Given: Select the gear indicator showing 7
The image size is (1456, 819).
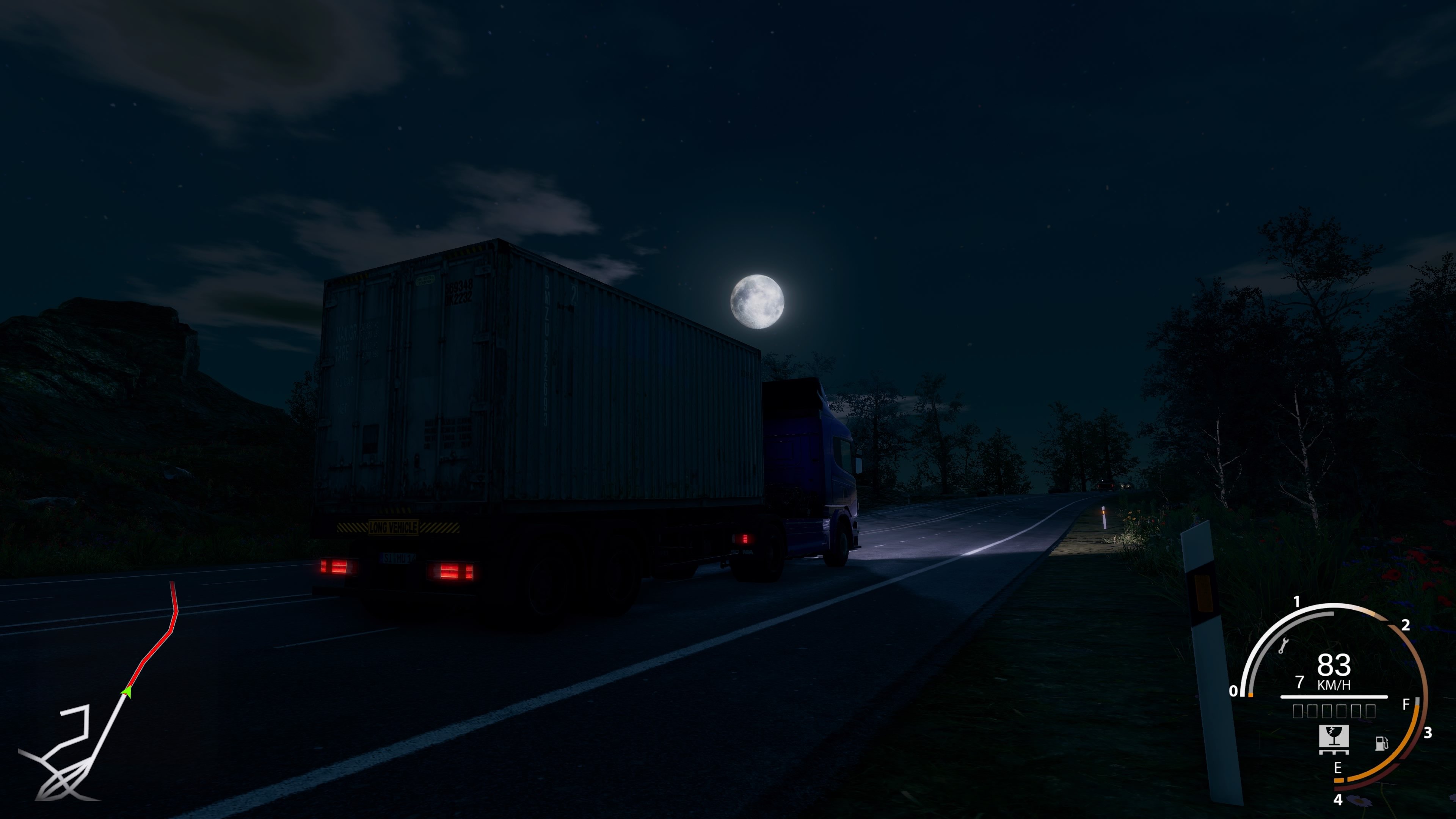Looking at the screenshot, I should [x=1301, y=682].
